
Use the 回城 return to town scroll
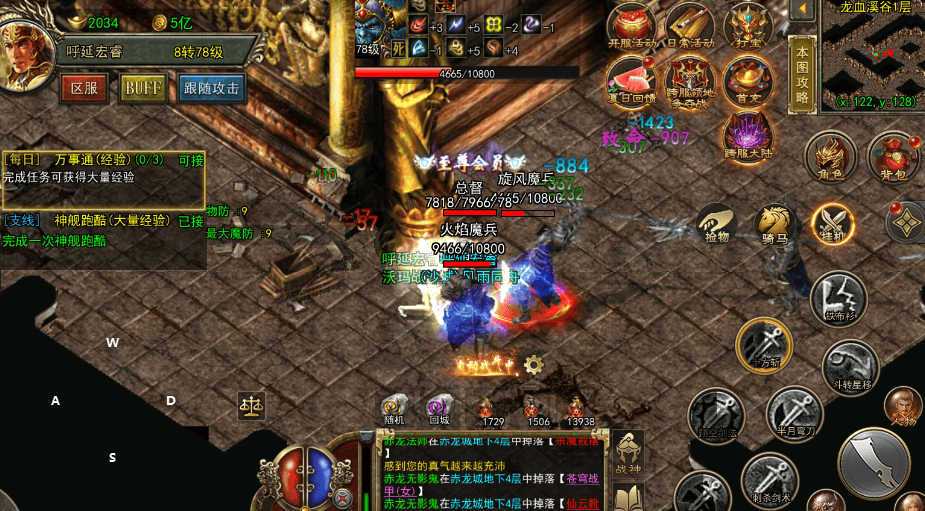point(437,409)
